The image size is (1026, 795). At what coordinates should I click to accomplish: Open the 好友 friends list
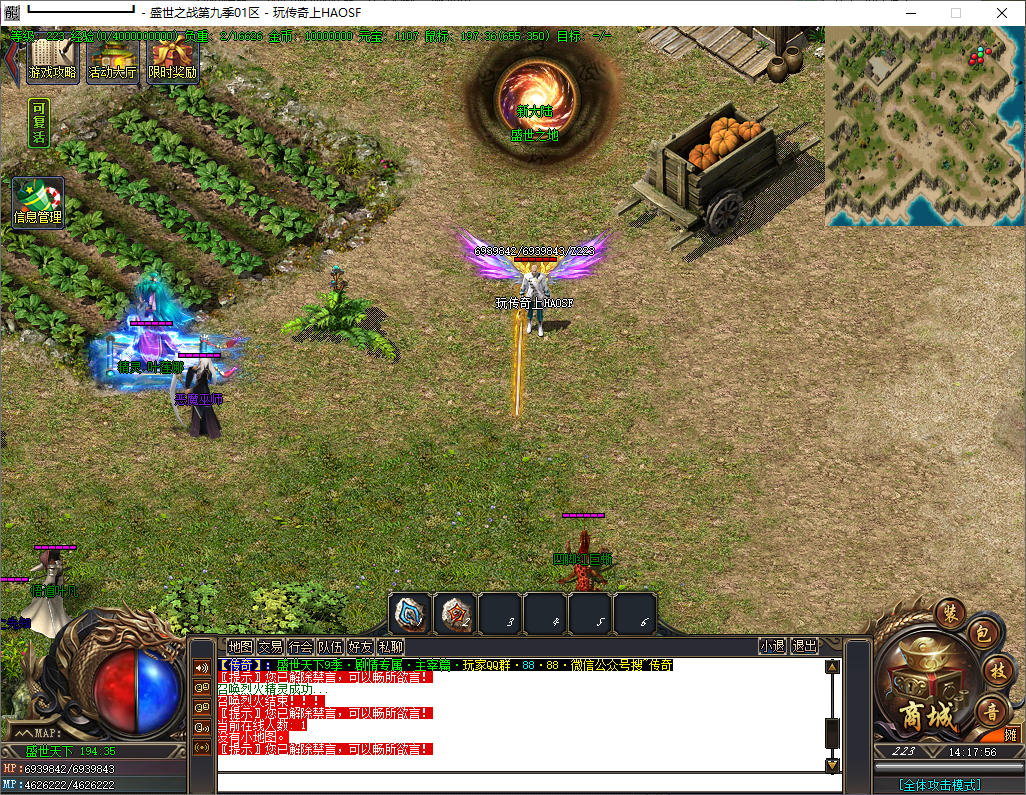[x=360, y=647]
